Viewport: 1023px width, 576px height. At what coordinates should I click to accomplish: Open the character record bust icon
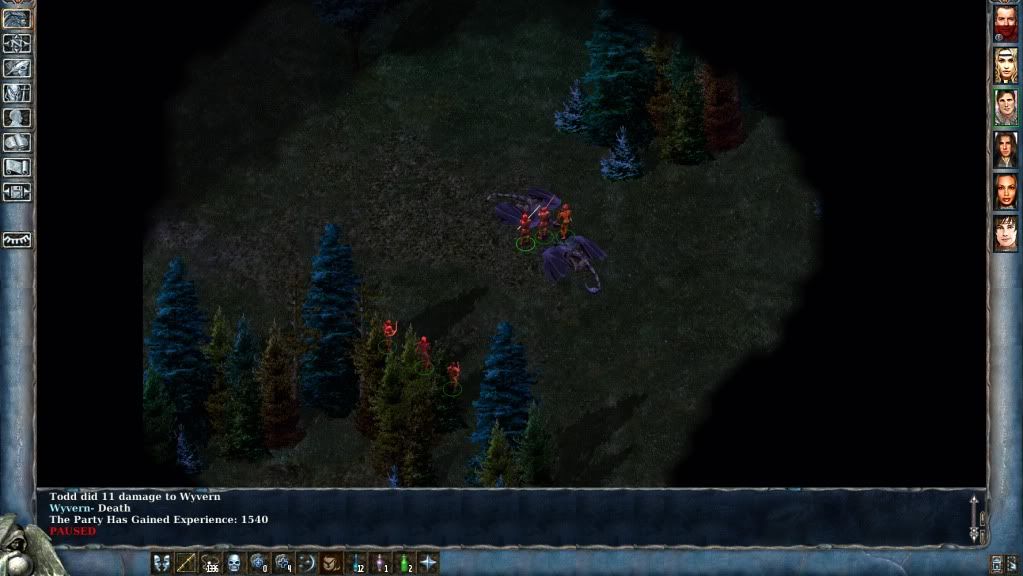[x=17, y=118]
